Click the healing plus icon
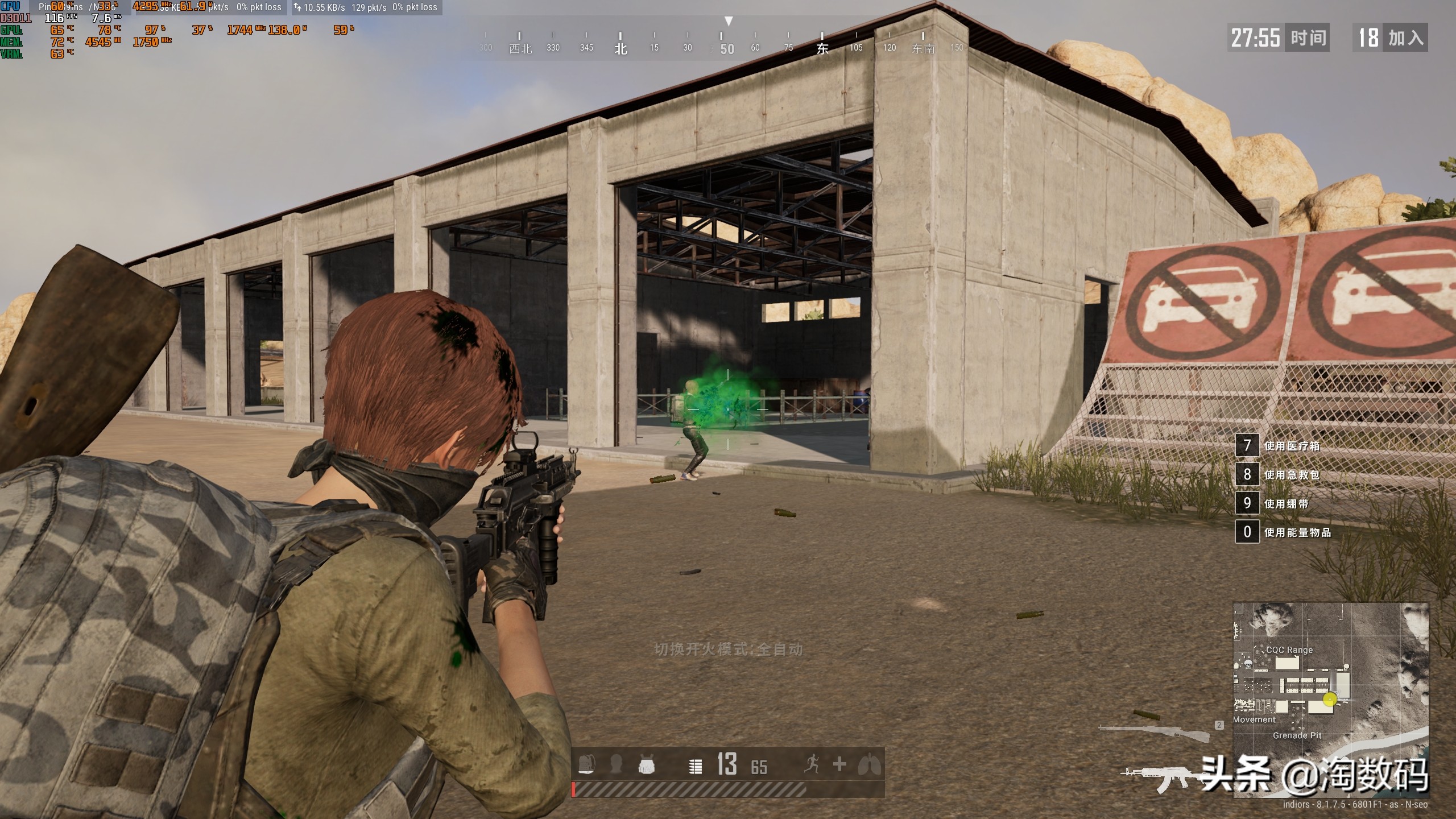Viewport: 1456px width, 819px height. pyautogui.click(x=840, y=764)
